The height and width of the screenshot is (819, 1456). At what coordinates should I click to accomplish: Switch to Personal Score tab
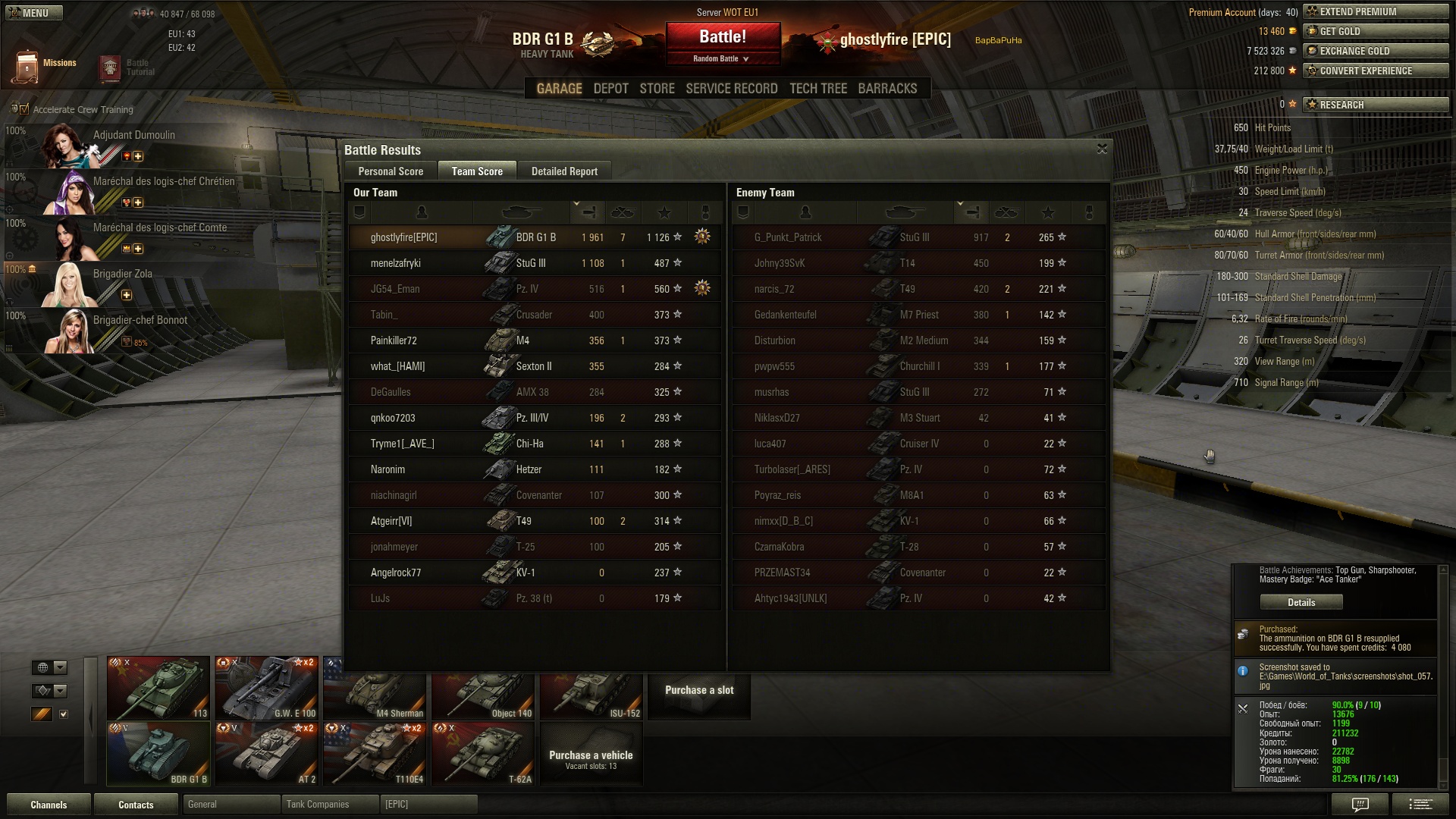[x=391, y=171]
